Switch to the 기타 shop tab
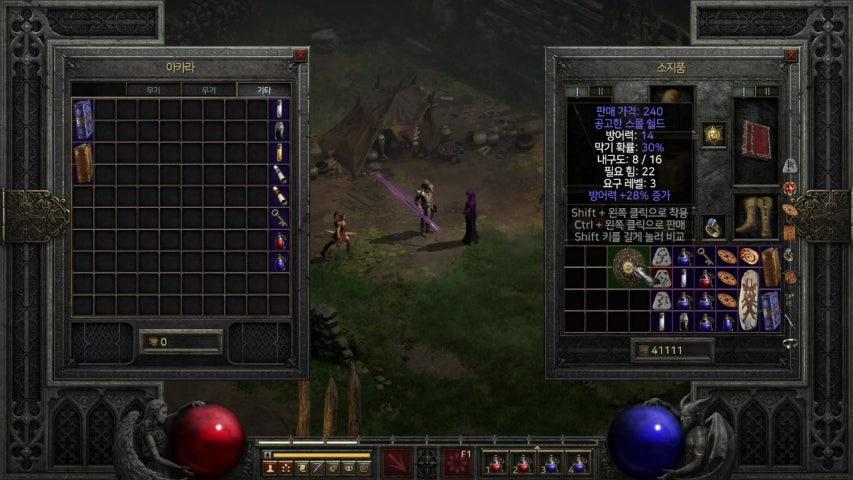 click(x=264, y=90)
